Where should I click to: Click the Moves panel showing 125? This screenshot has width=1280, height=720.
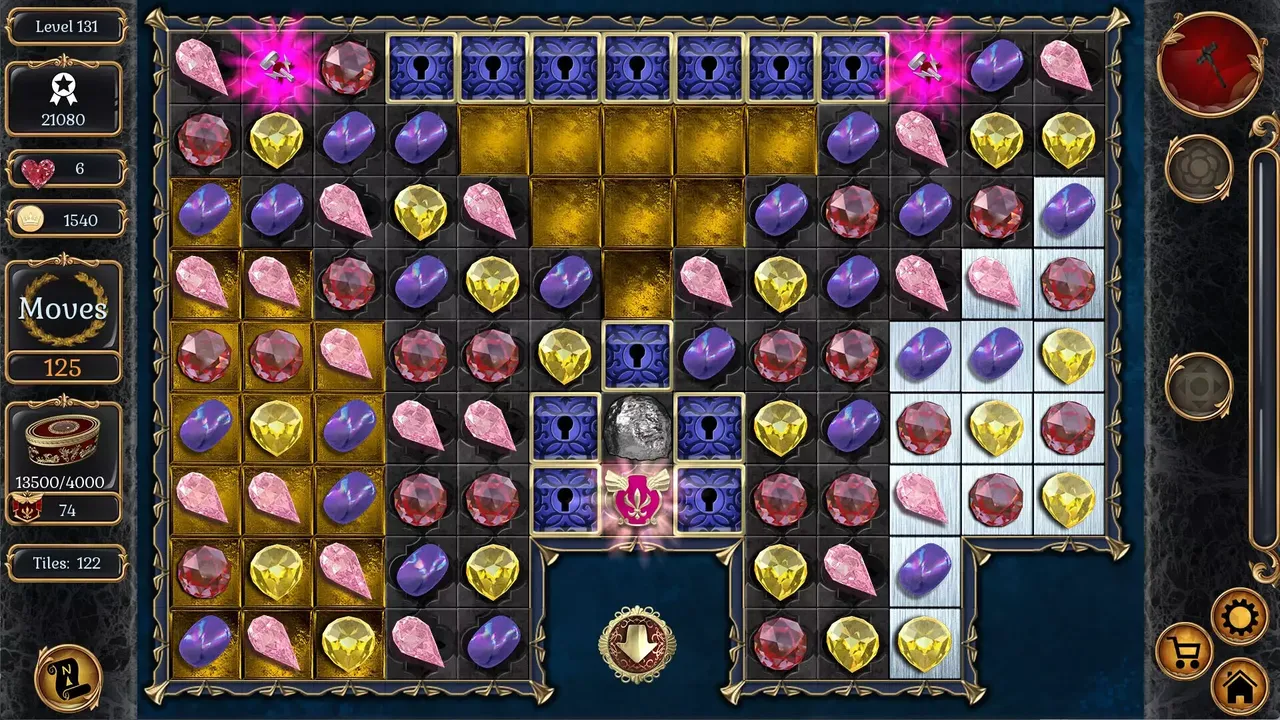[64, 310]
